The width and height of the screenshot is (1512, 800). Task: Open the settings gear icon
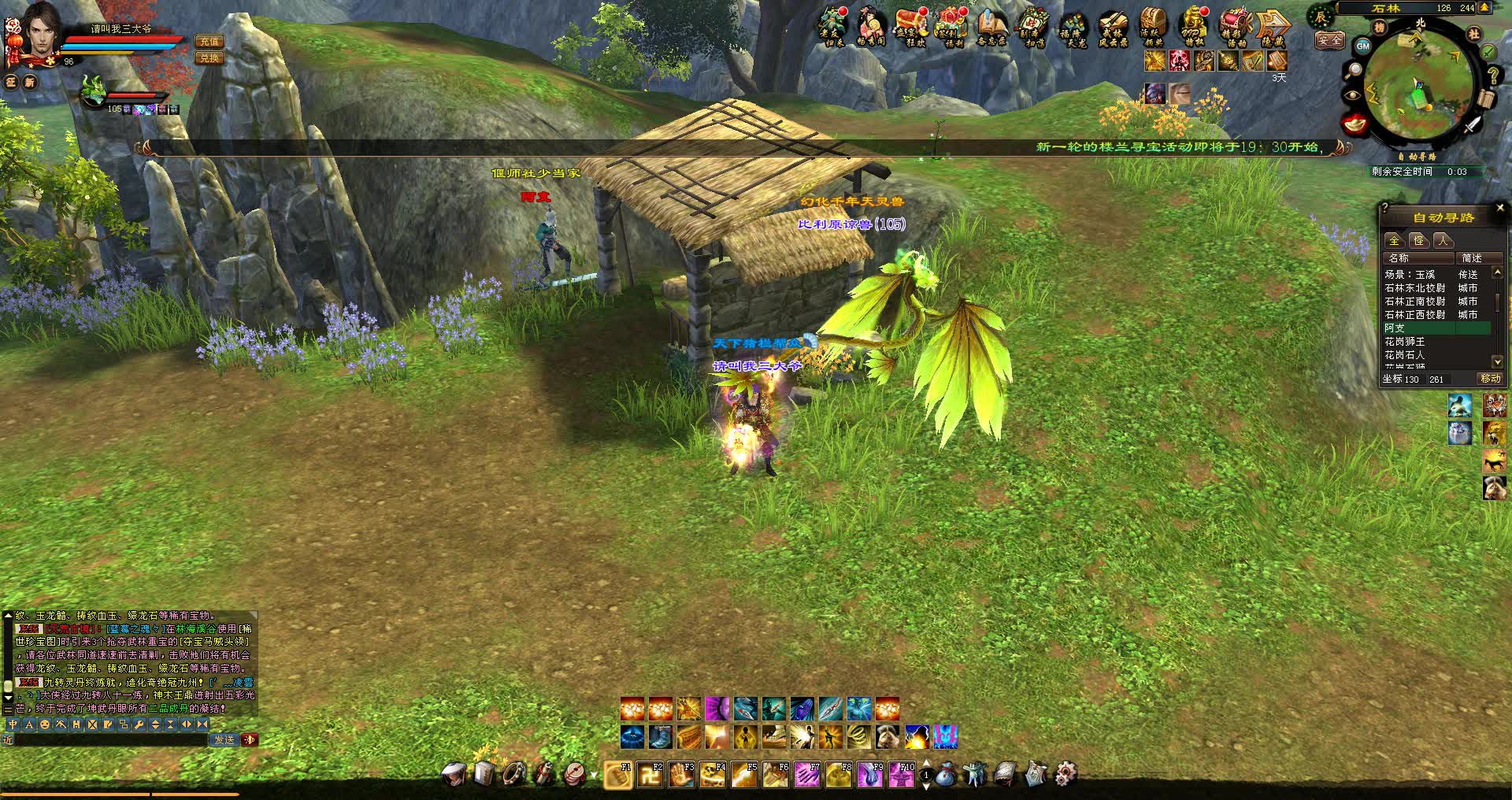[1065, 774]
